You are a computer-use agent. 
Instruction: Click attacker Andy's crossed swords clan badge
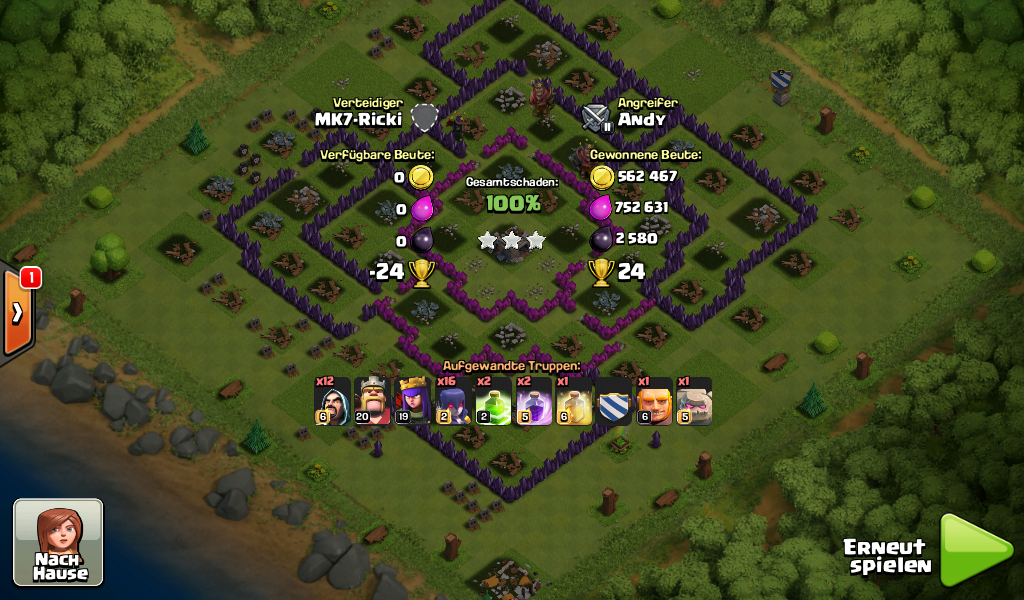coord(596,118)
